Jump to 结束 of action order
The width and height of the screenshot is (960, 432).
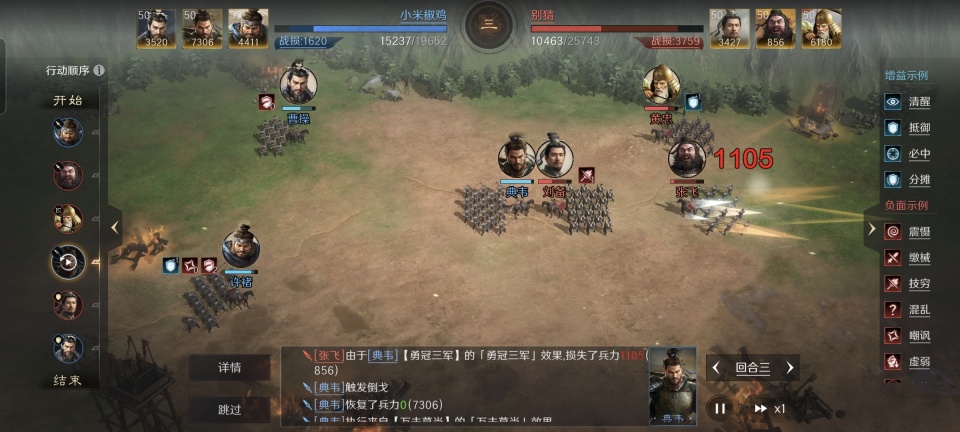tap(68, 381)
